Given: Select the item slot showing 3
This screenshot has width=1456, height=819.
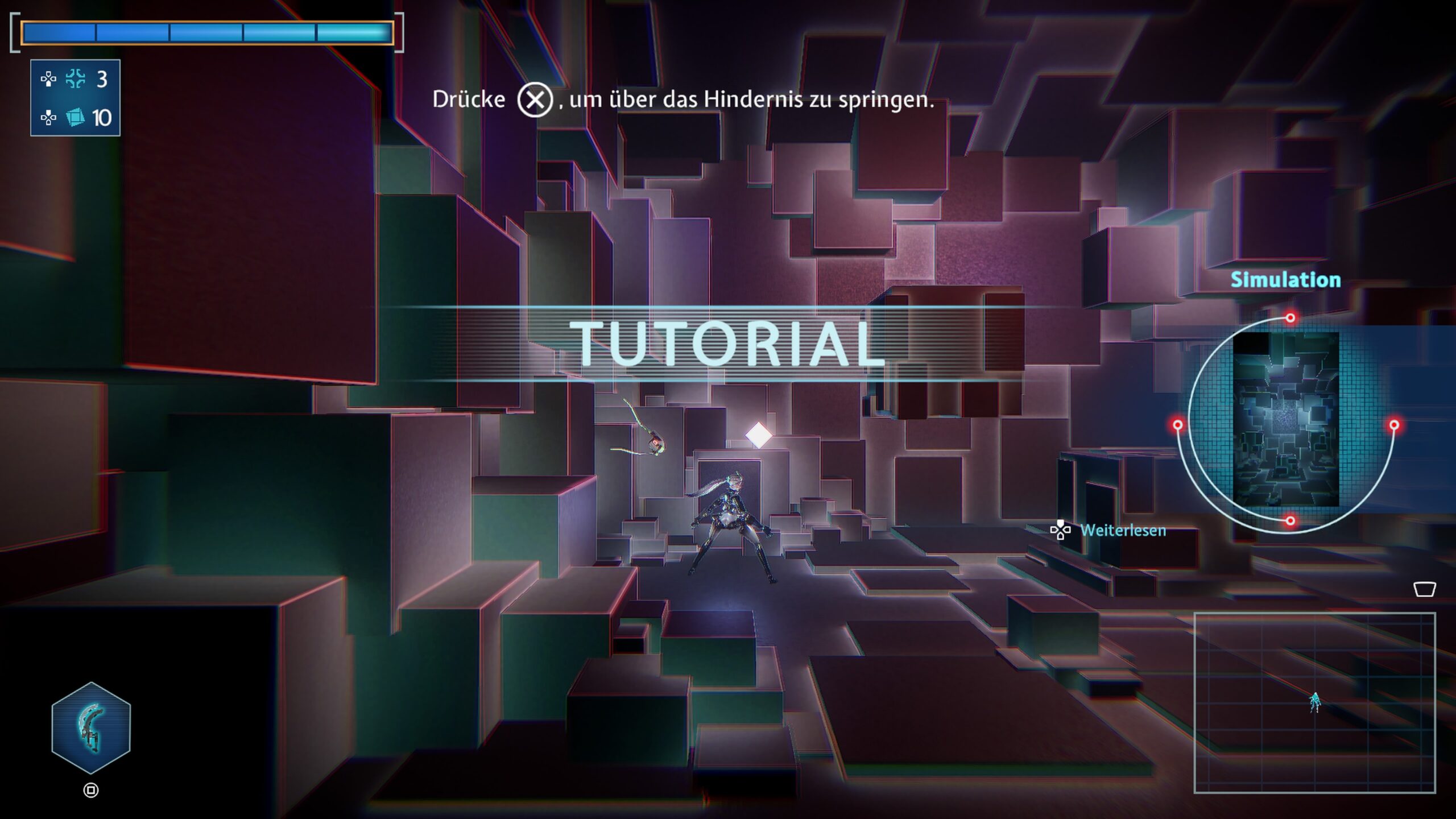Looking at the screenshot, I should [x=75, y=79].
